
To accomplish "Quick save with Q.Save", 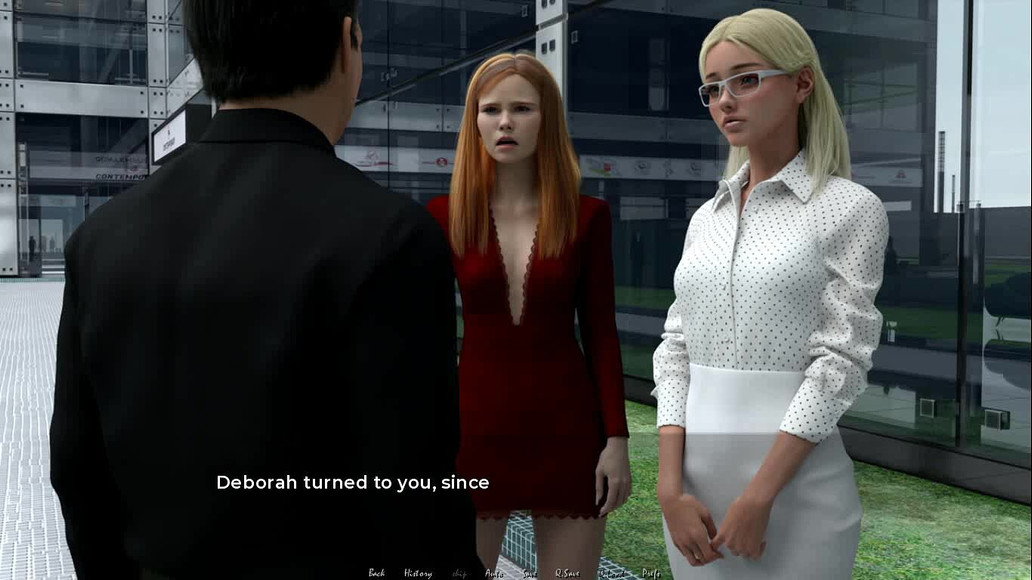I will 567,573.
